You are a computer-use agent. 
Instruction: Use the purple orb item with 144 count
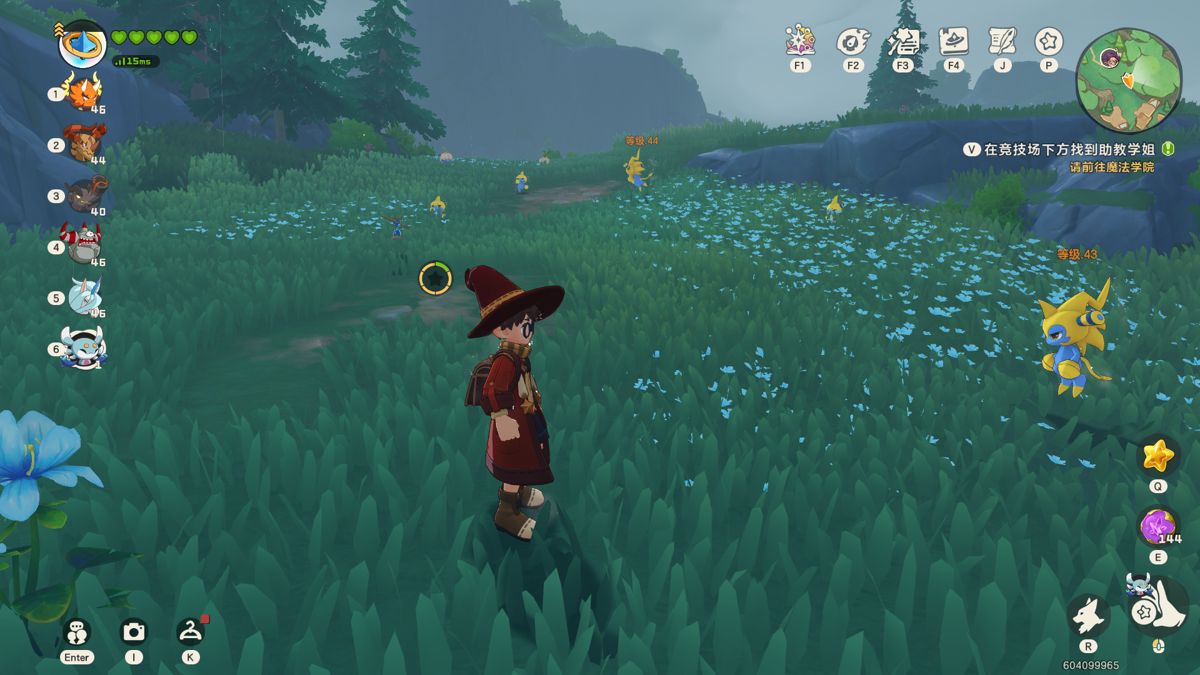[1157, 526]
